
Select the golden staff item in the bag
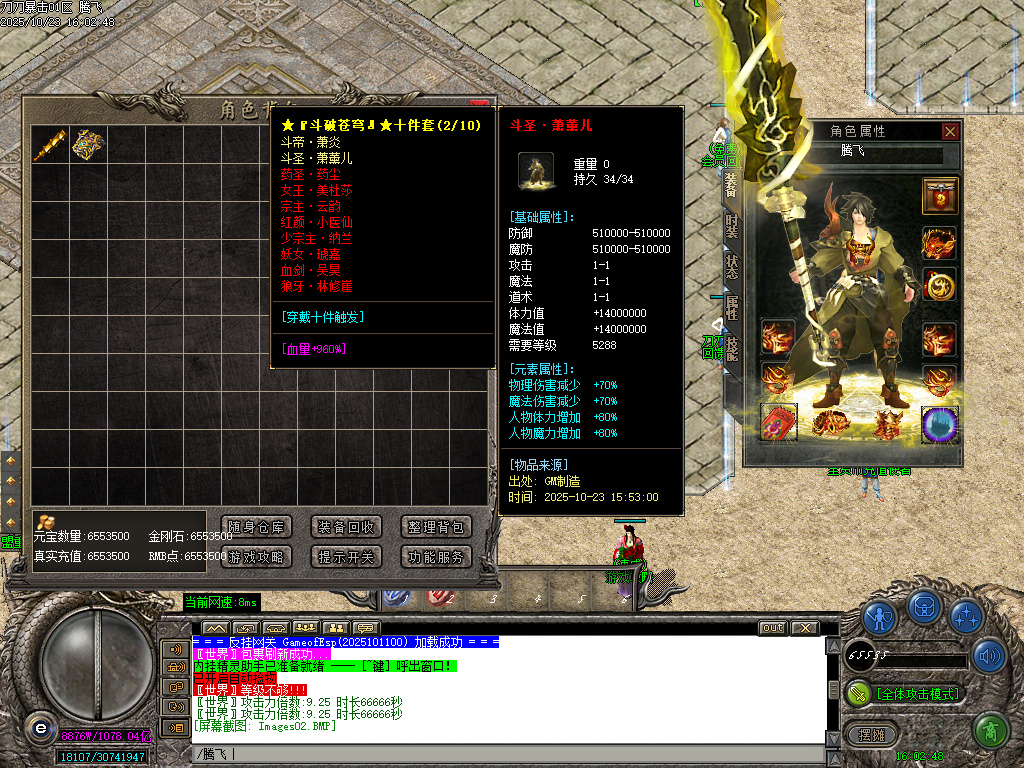(x=49, y=145)
